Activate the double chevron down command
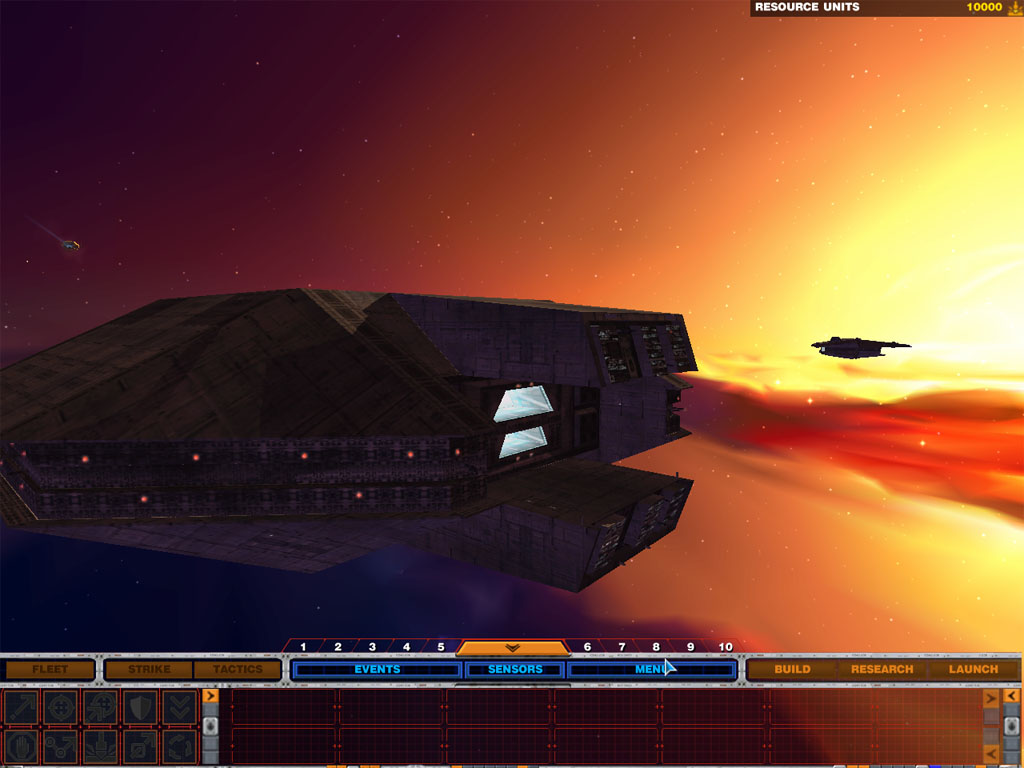 click(179, 707)
